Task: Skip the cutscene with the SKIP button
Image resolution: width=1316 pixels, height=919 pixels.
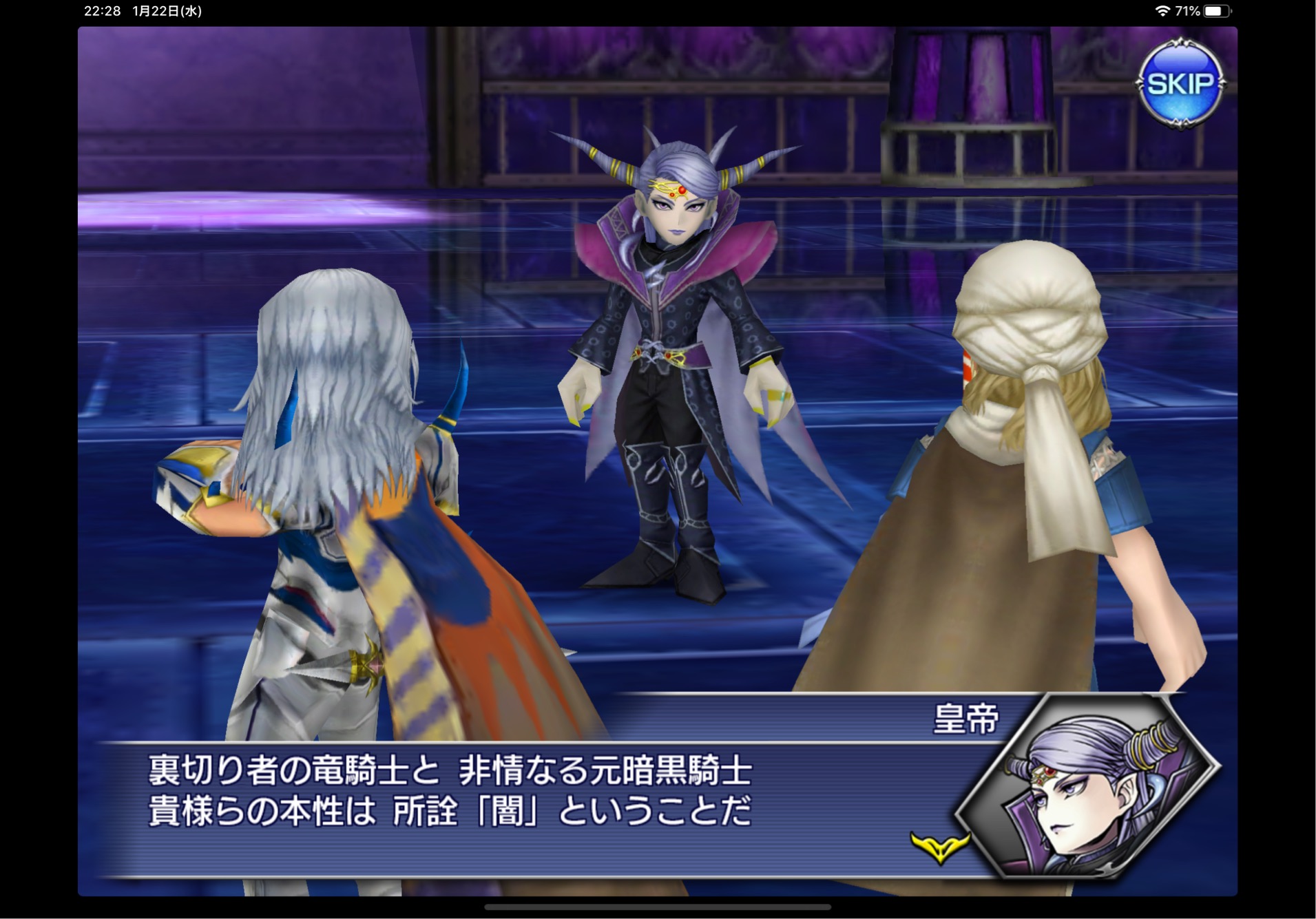Action: [1180, 84]
